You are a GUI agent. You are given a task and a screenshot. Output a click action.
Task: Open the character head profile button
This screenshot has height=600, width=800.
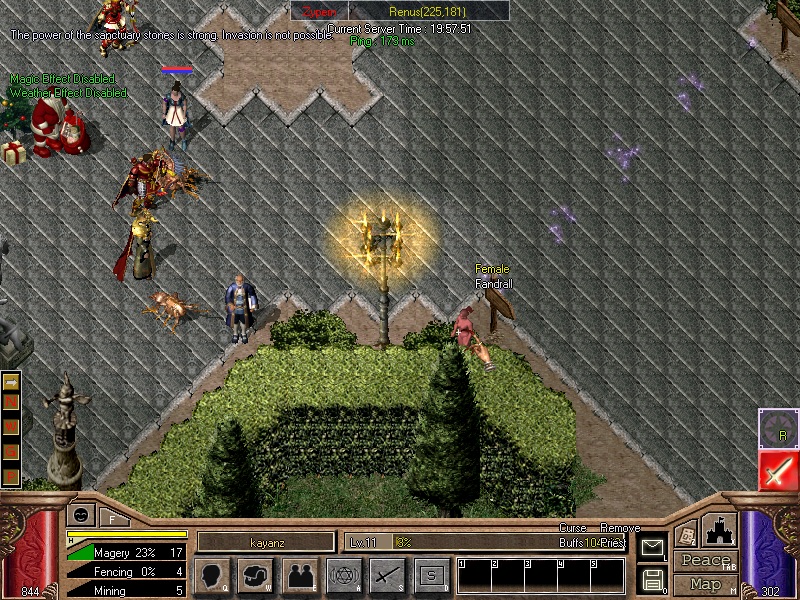211,576
